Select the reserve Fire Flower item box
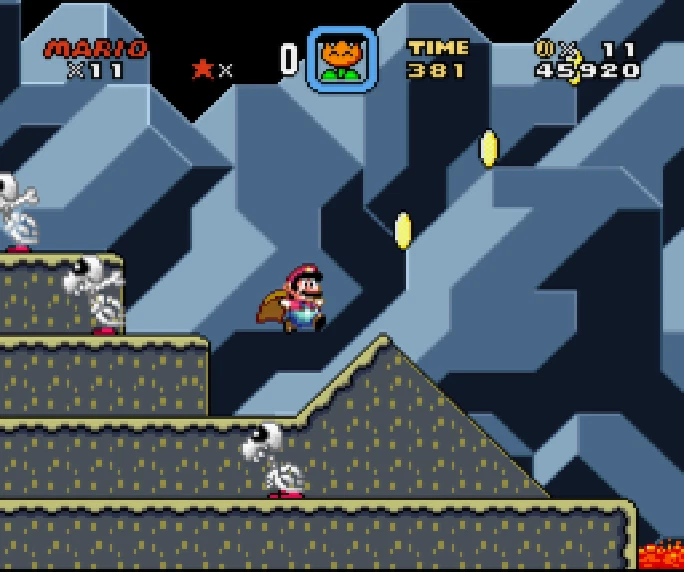 (341, 59)
